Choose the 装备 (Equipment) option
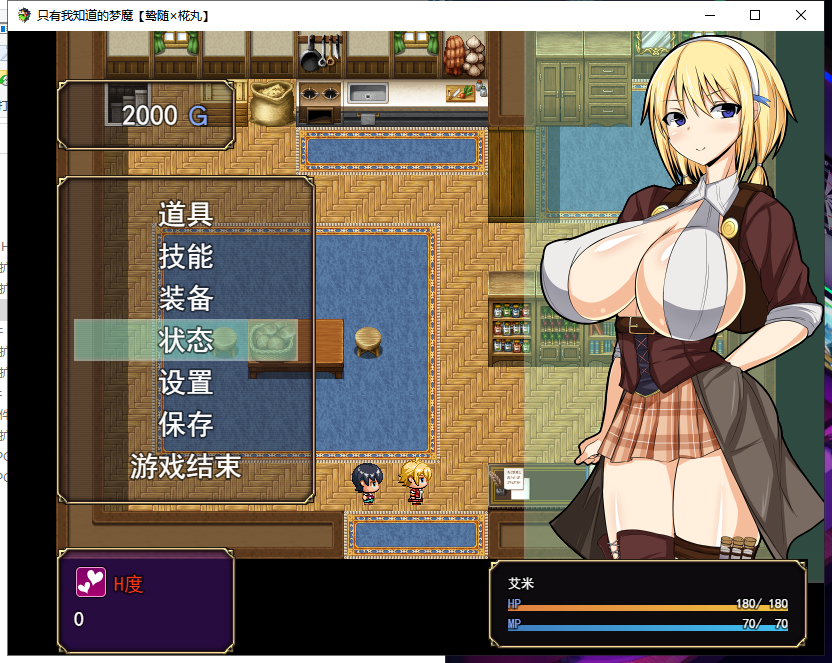Viewport: 832px width, 663px height. [186, 298]
